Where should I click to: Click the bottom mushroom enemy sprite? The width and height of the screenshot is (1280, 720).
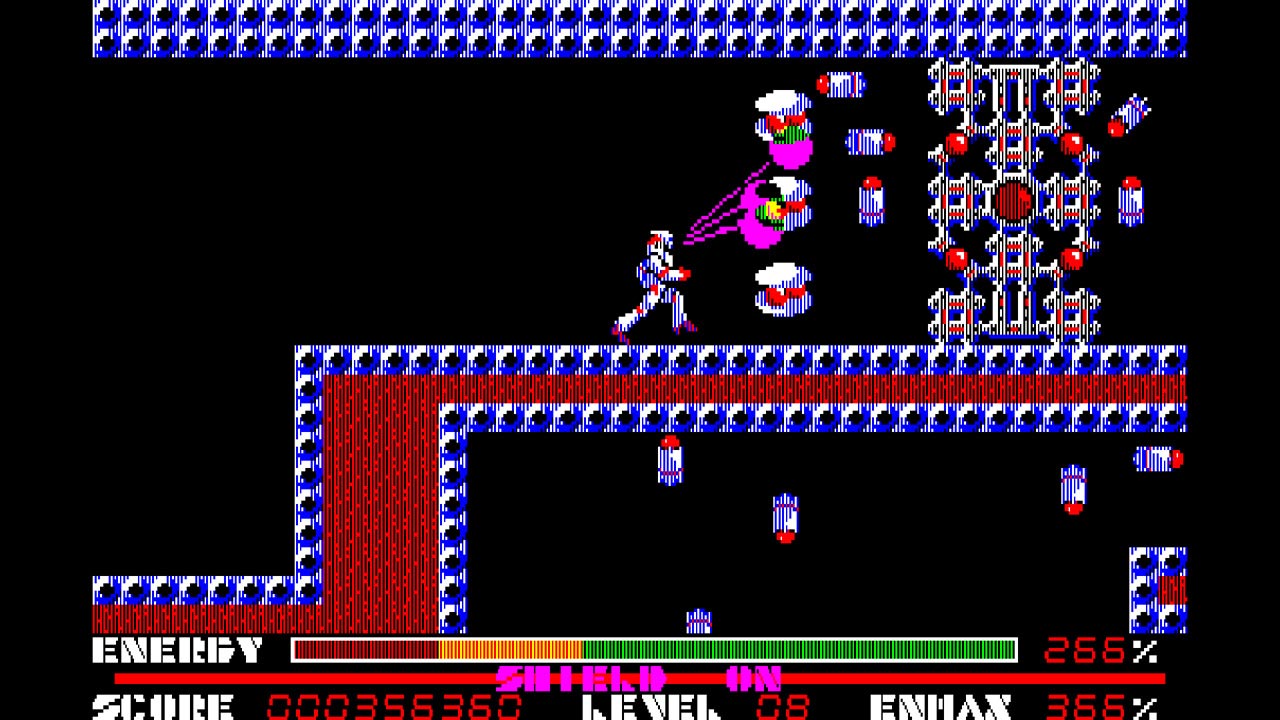(x=785, y=290)
